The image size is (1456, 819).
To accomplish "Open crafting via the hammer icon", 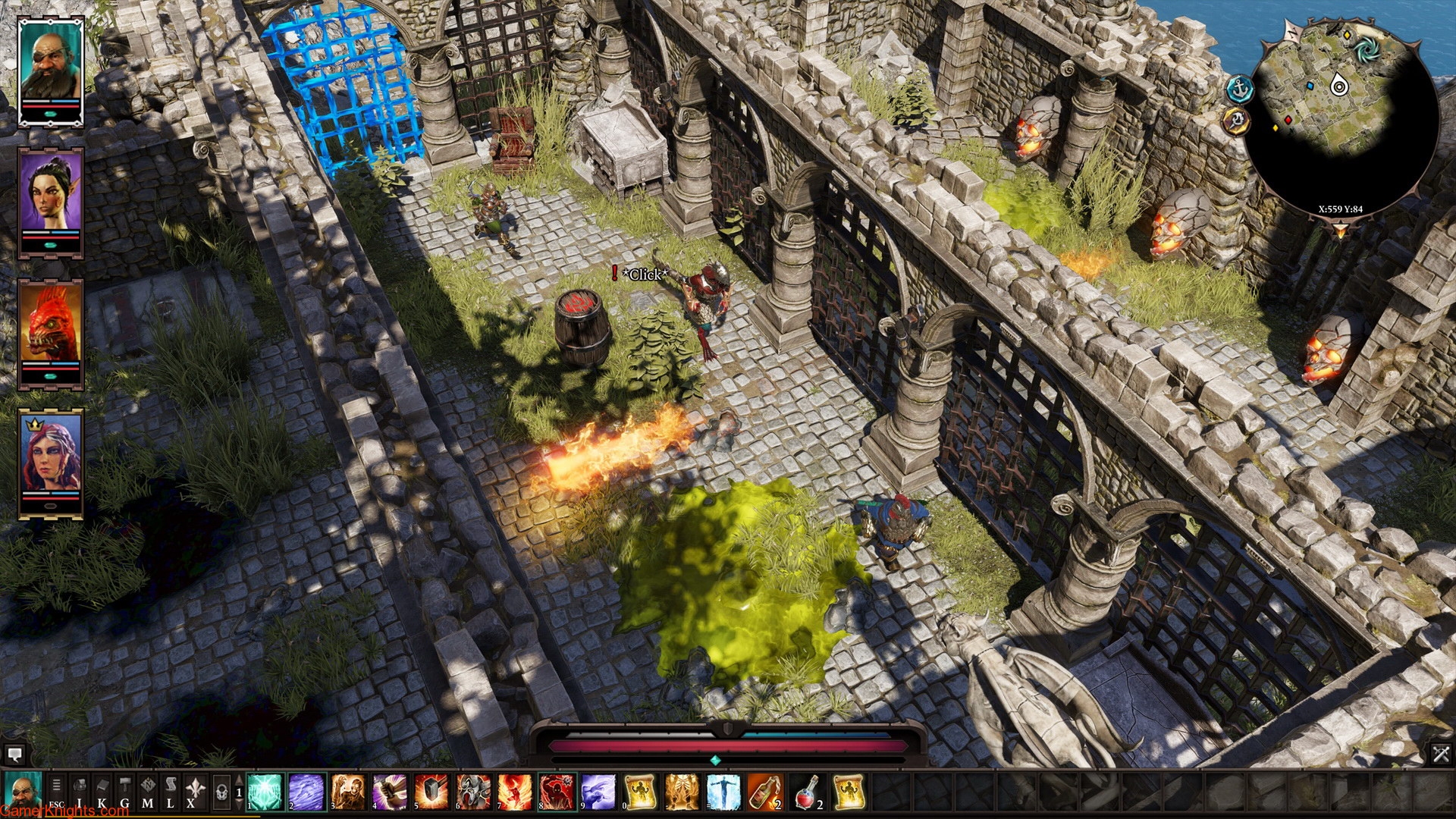I will point(126,789).
